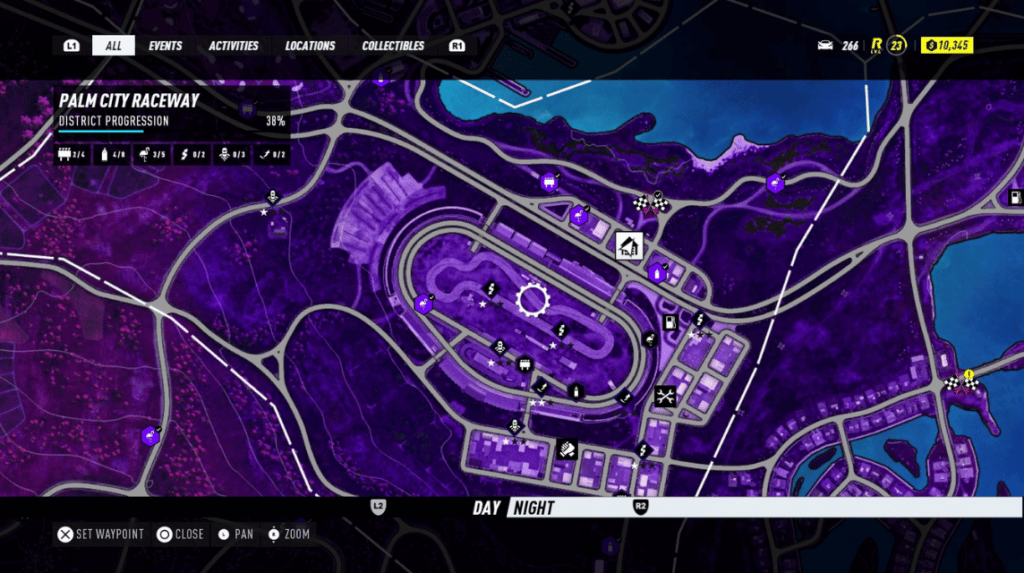Open the Activities tab

point(234,46)
